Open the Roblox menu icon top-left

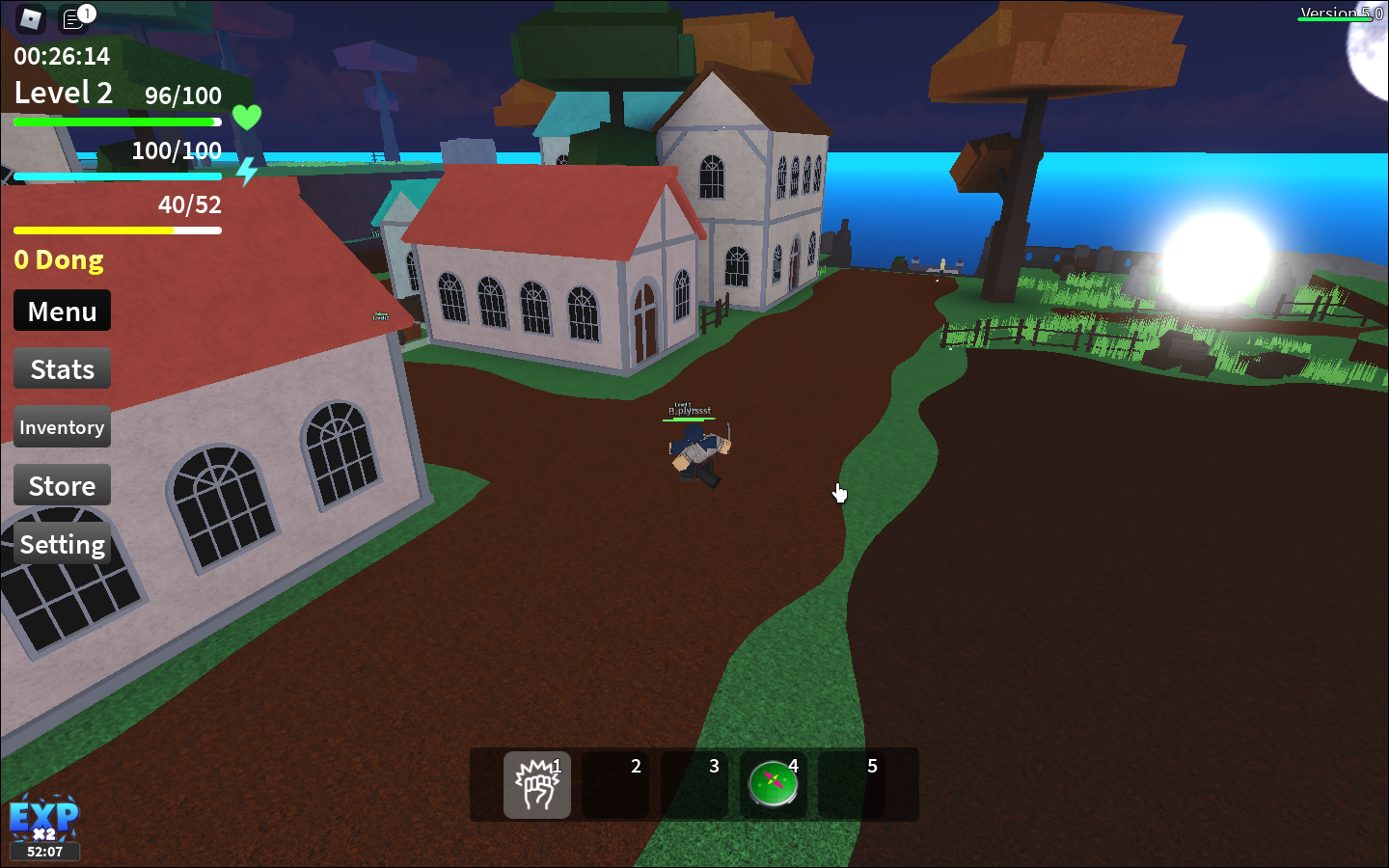(29, 19)
